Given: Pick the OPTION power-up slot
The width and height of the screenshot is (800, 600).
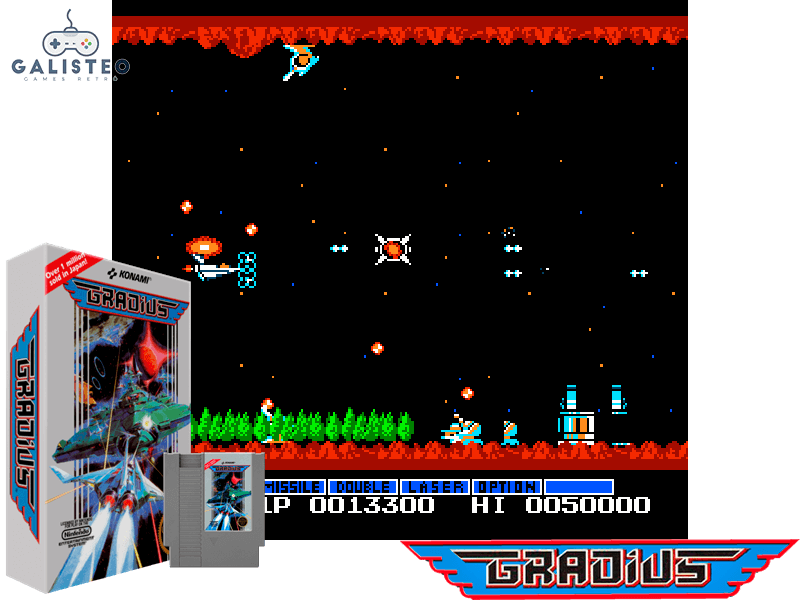Looking at the screenshot, I should (x=507, y=487).
